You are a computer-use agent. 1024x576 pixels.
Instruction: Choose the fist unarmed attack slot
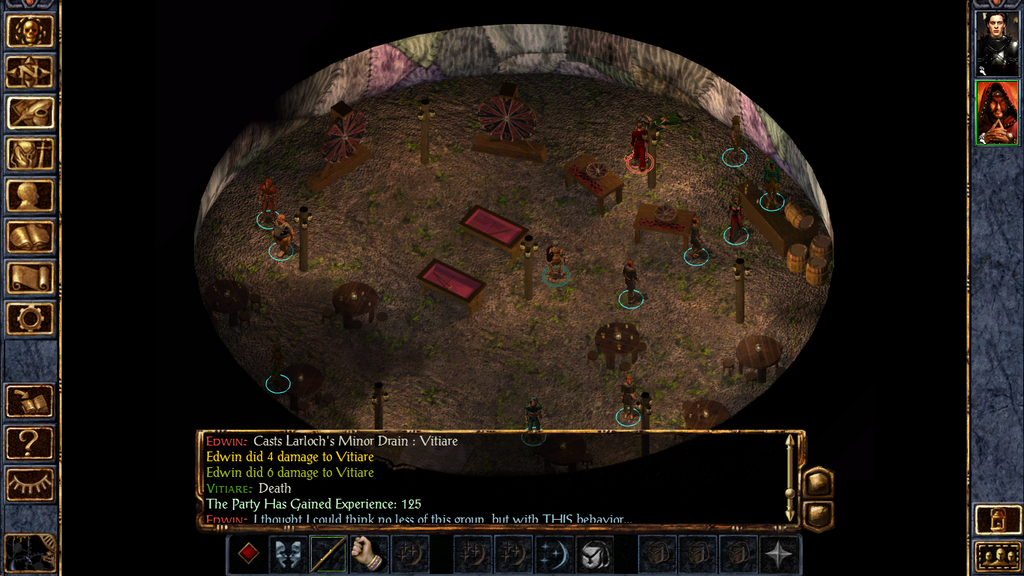(x=369, y=553)
